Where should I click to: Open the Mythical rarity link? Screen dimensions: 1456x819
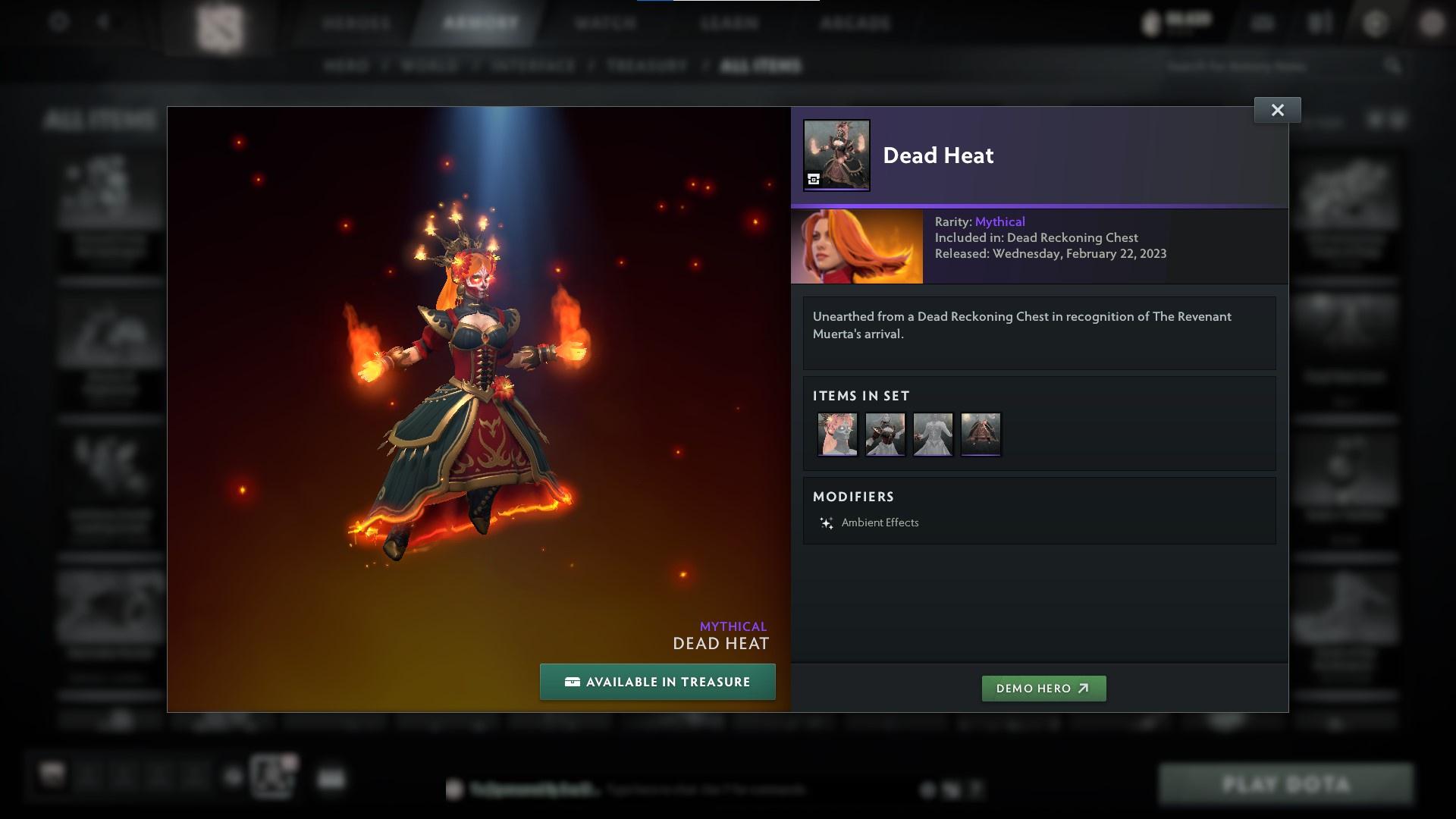[999, 221]
